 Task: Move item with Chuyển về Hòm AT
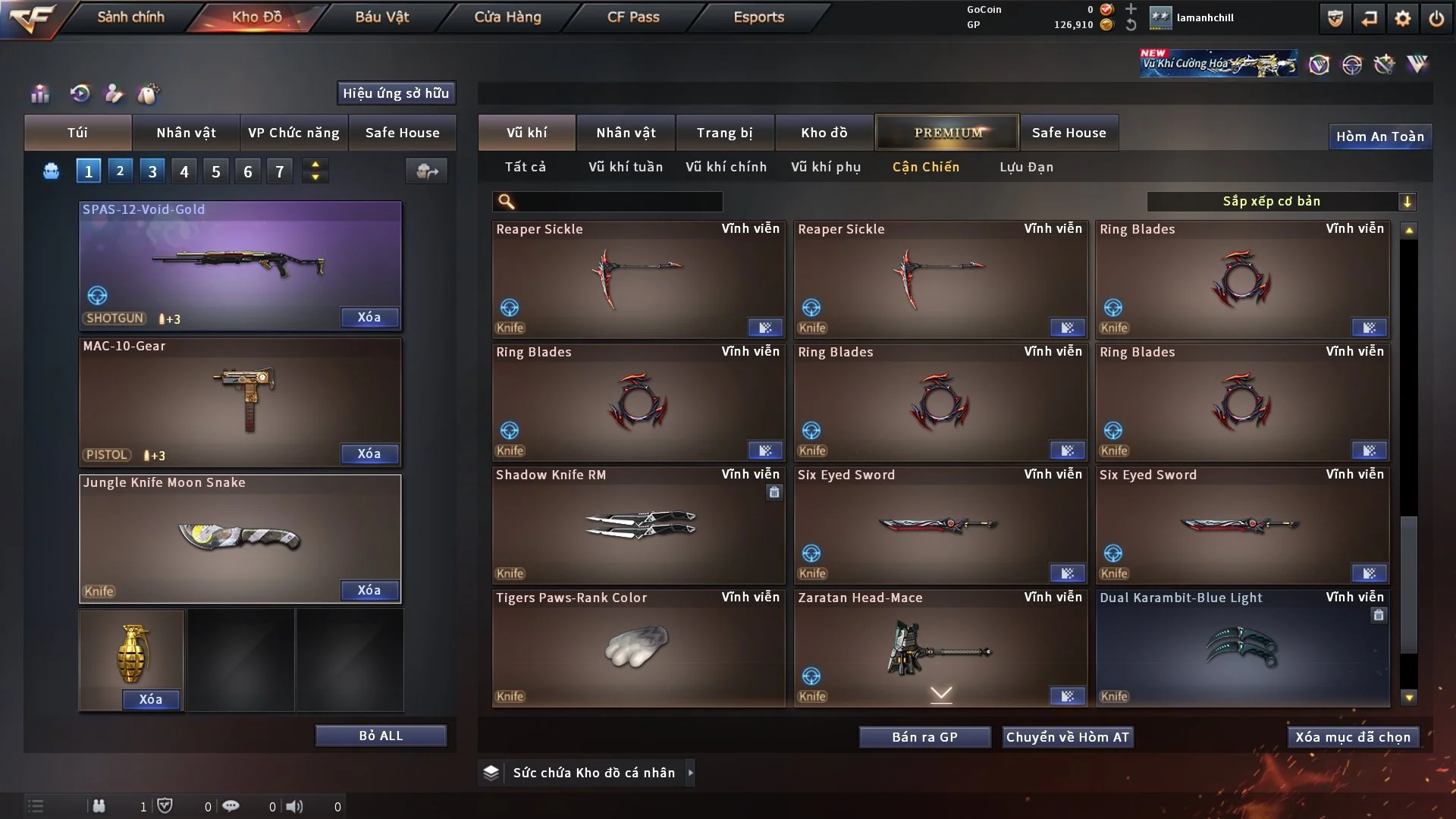[1068, 737]
